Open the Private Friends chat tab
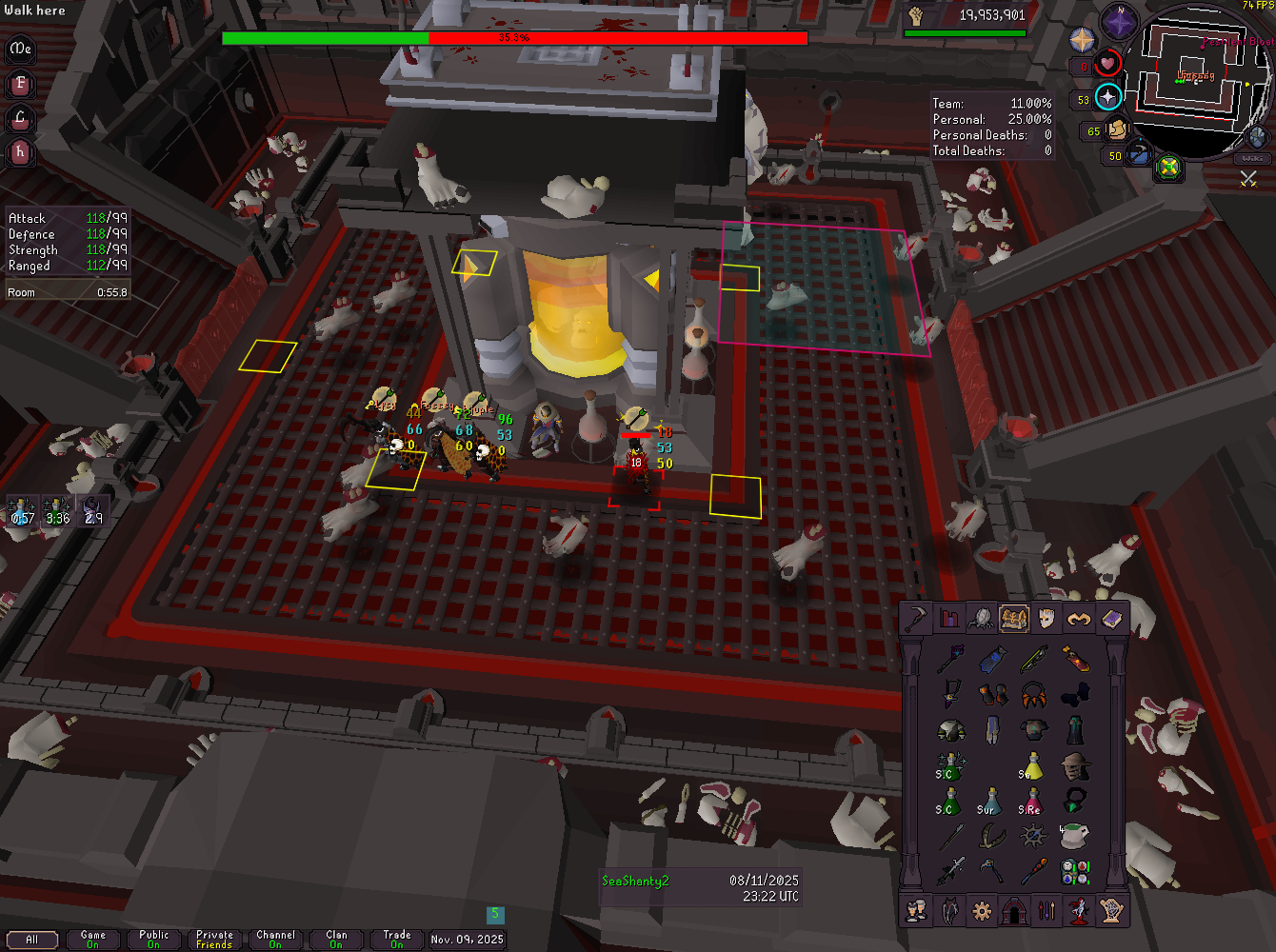This screenshot has height=952, width=1276. pos(215,940)
